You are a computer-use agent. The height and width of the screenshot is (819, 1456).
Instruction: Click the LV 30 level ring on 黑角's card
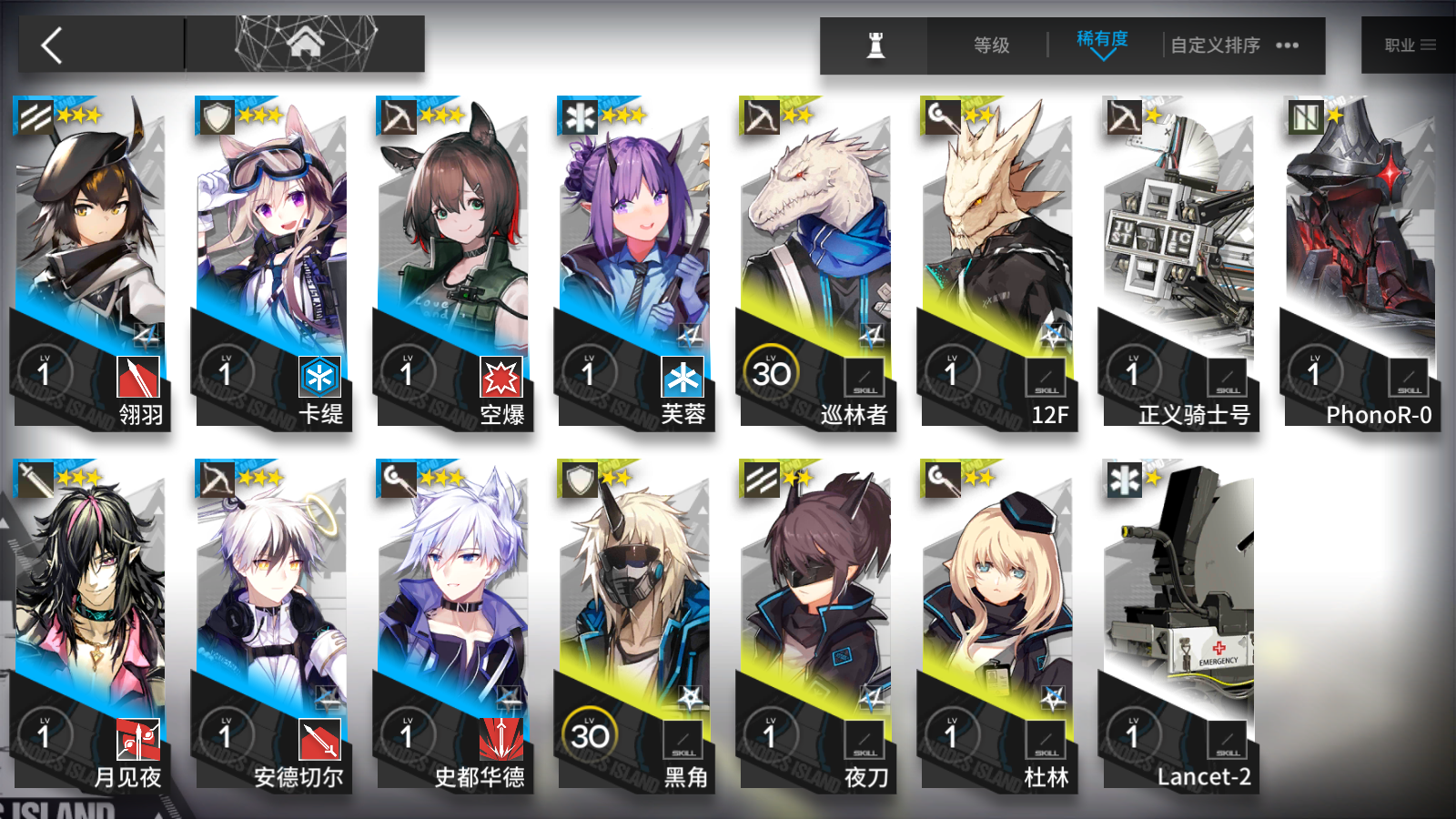592,733
